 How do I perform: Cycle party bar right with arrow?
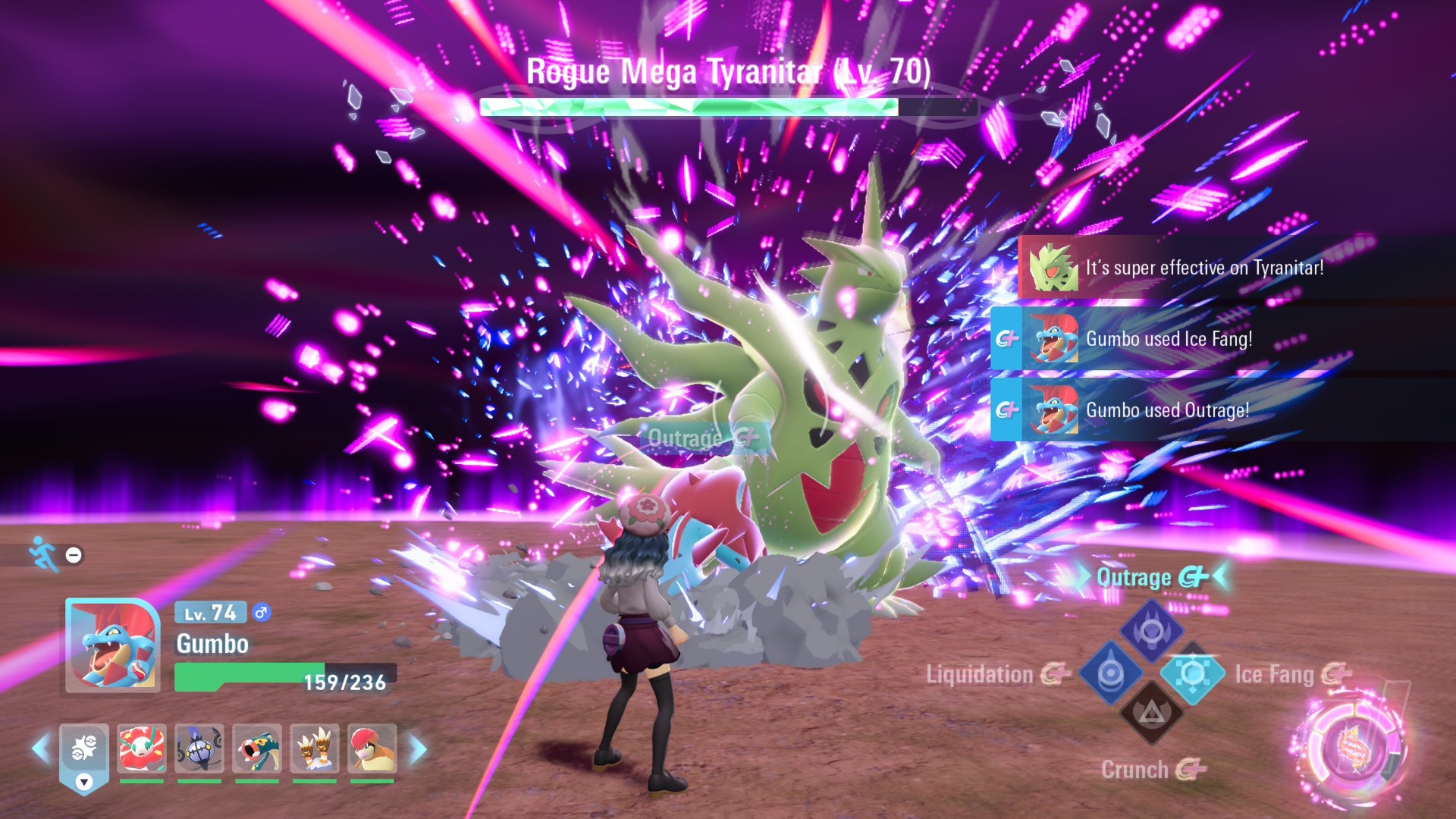point(418,748)
